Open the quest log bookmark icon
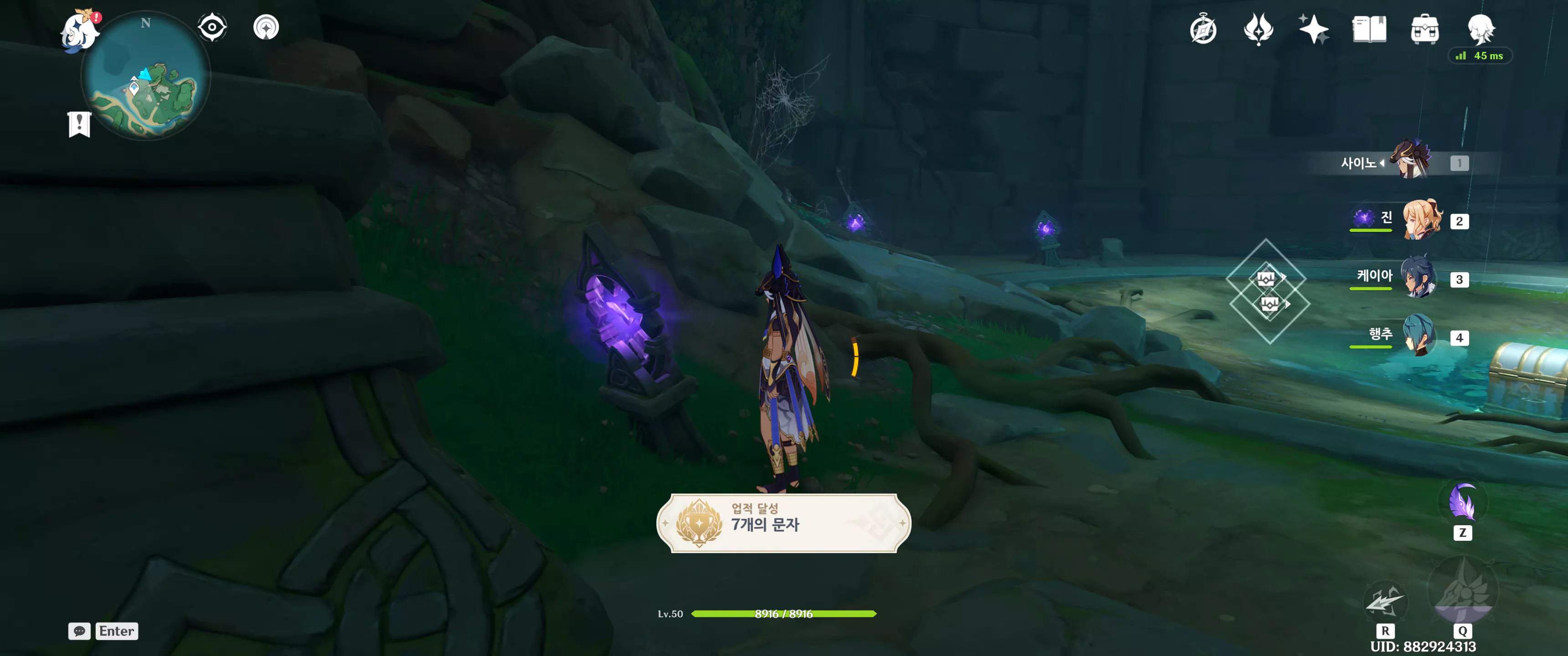 79,124
